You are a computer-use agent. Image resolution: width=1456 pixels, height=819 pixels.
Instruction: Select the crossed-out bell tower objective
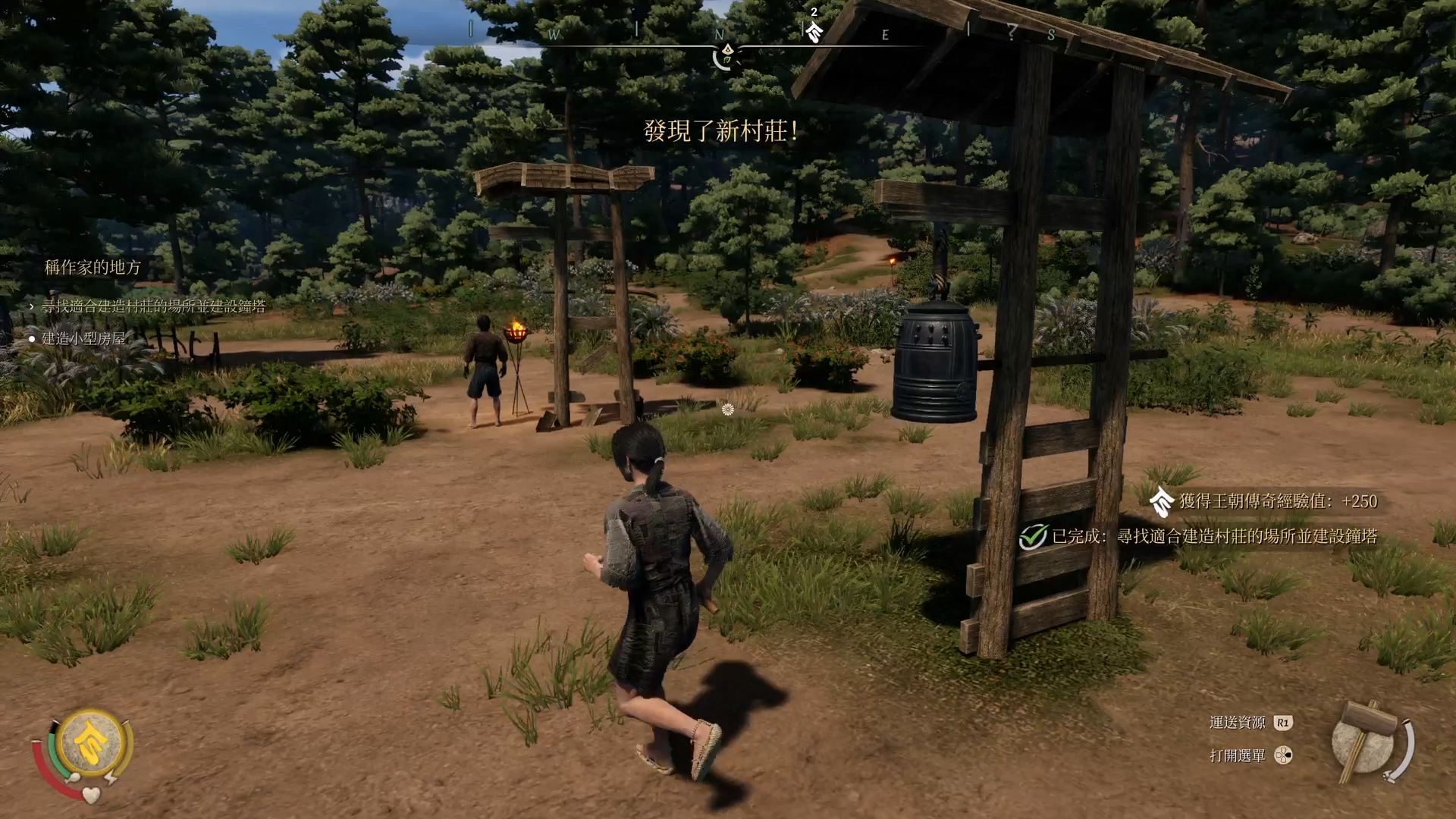coord(153,306)
